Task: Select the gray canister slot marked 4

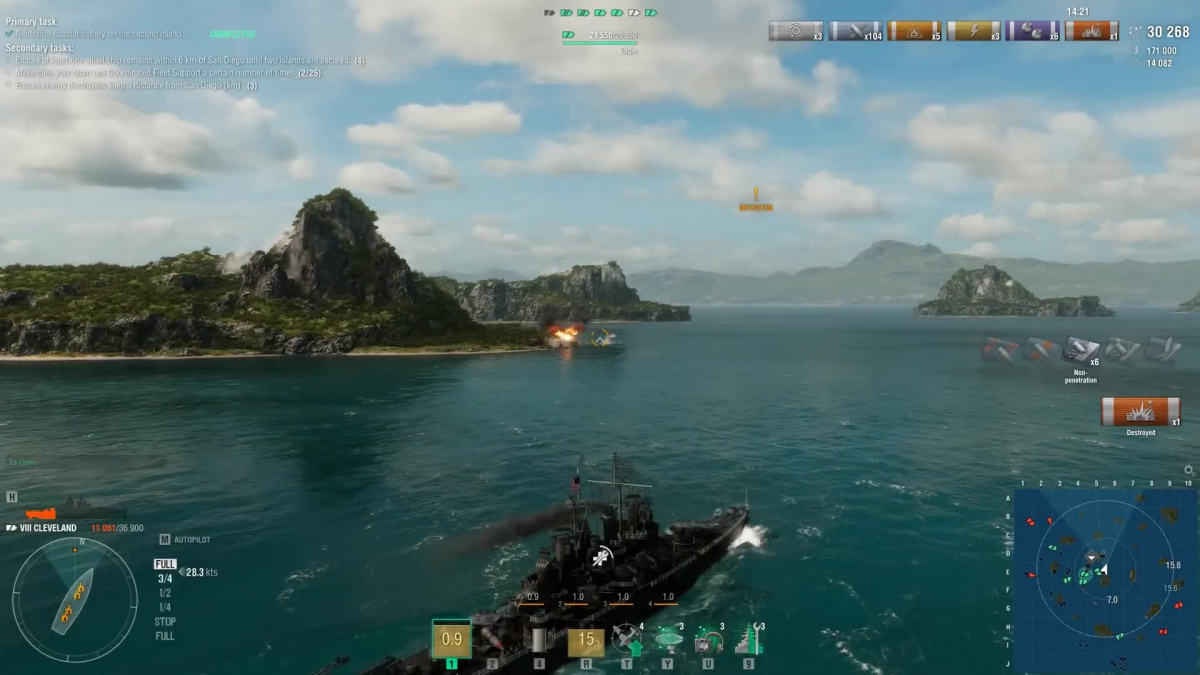Action: click(x=539, y=640)
